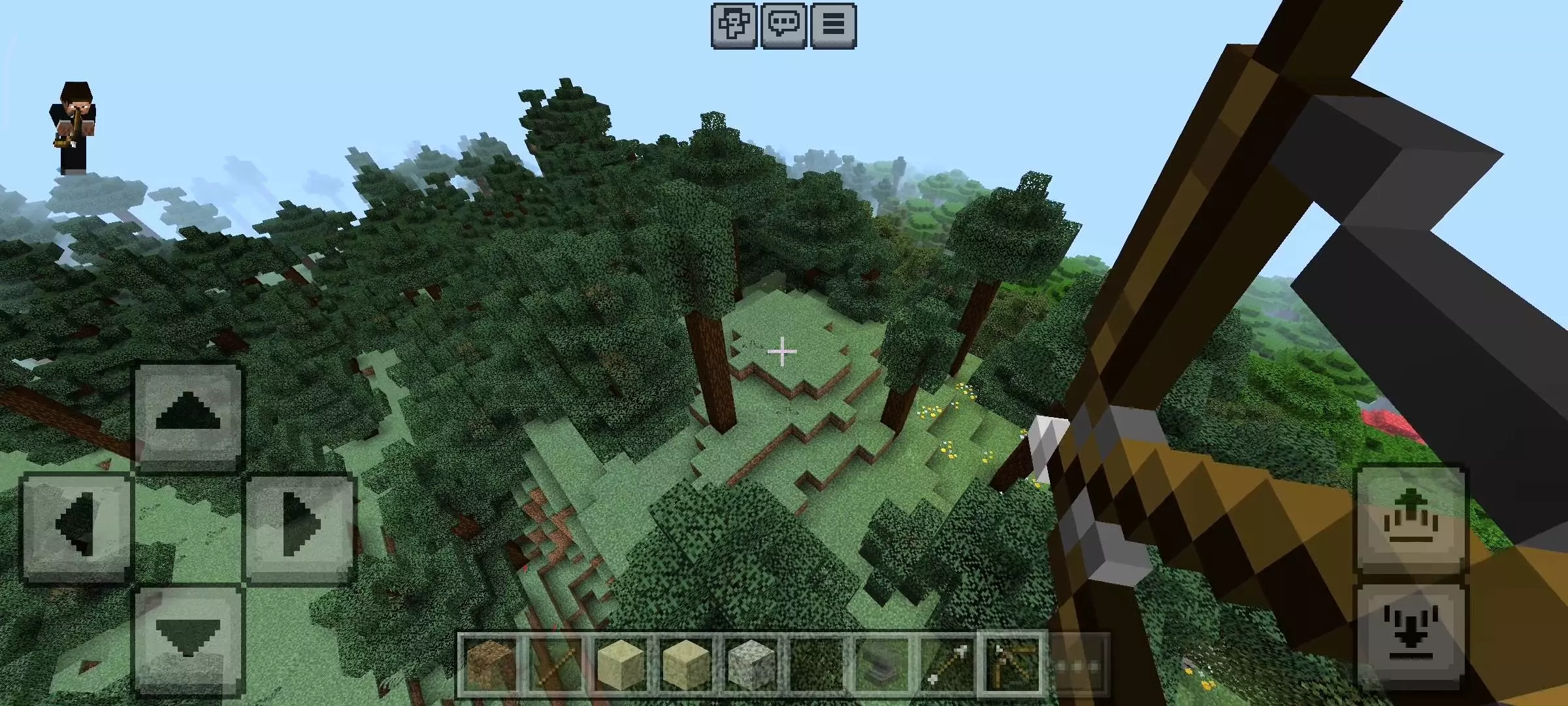
Task: Select the anvil hotbar slot
Action: (x=882, y=665)
